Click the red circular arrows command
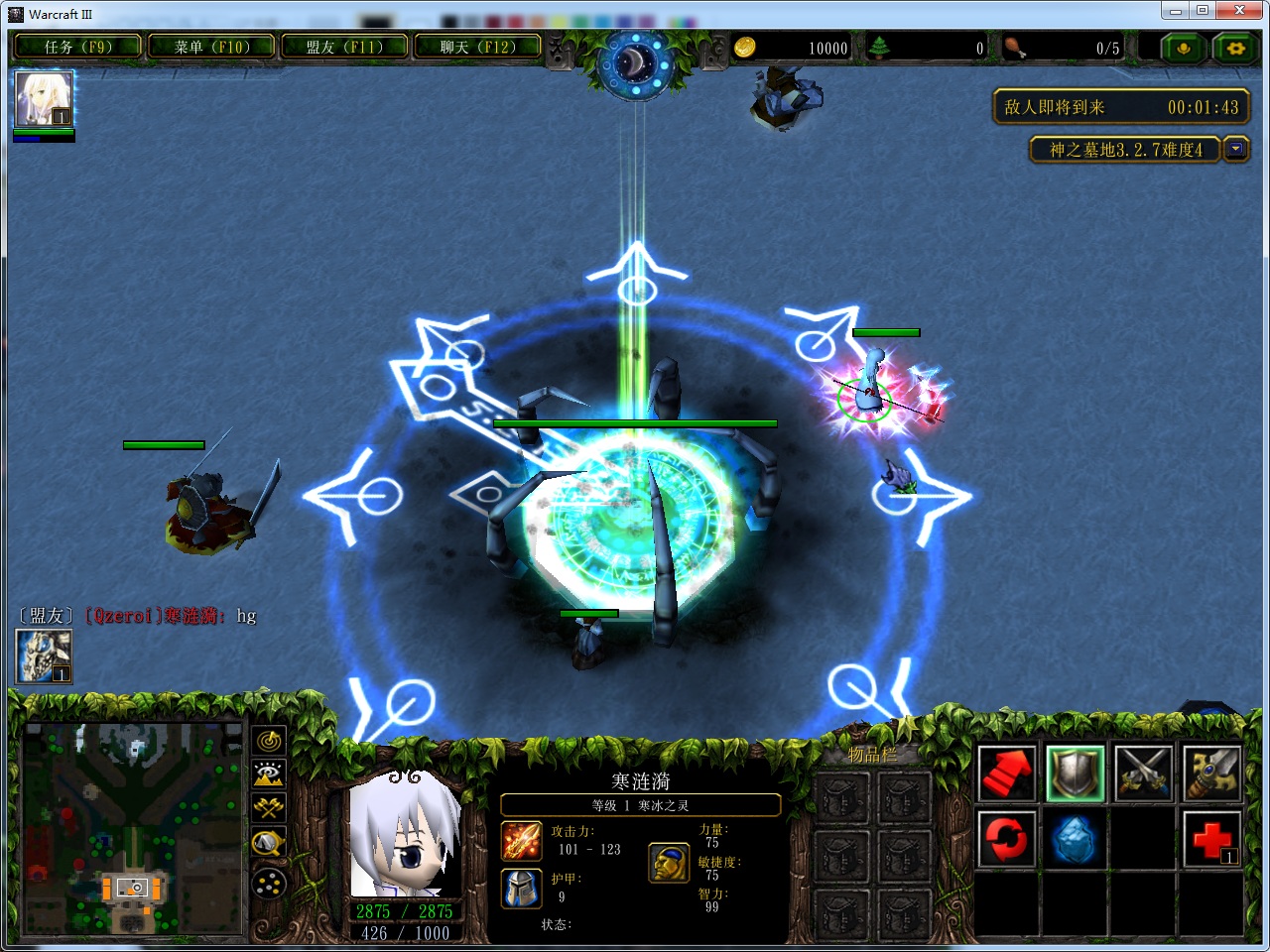This screenshot has height=952, width=1270. 1008,839
